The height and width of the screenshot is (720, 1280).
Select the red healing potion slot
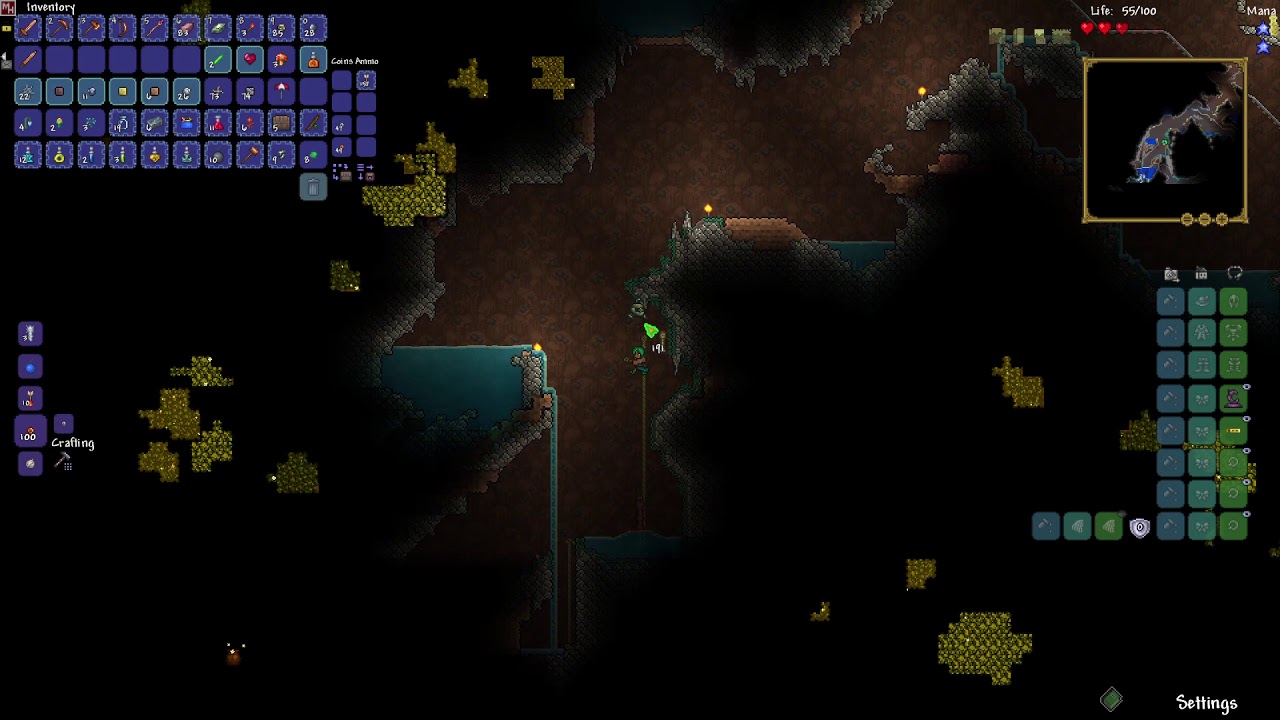(218, 124)
